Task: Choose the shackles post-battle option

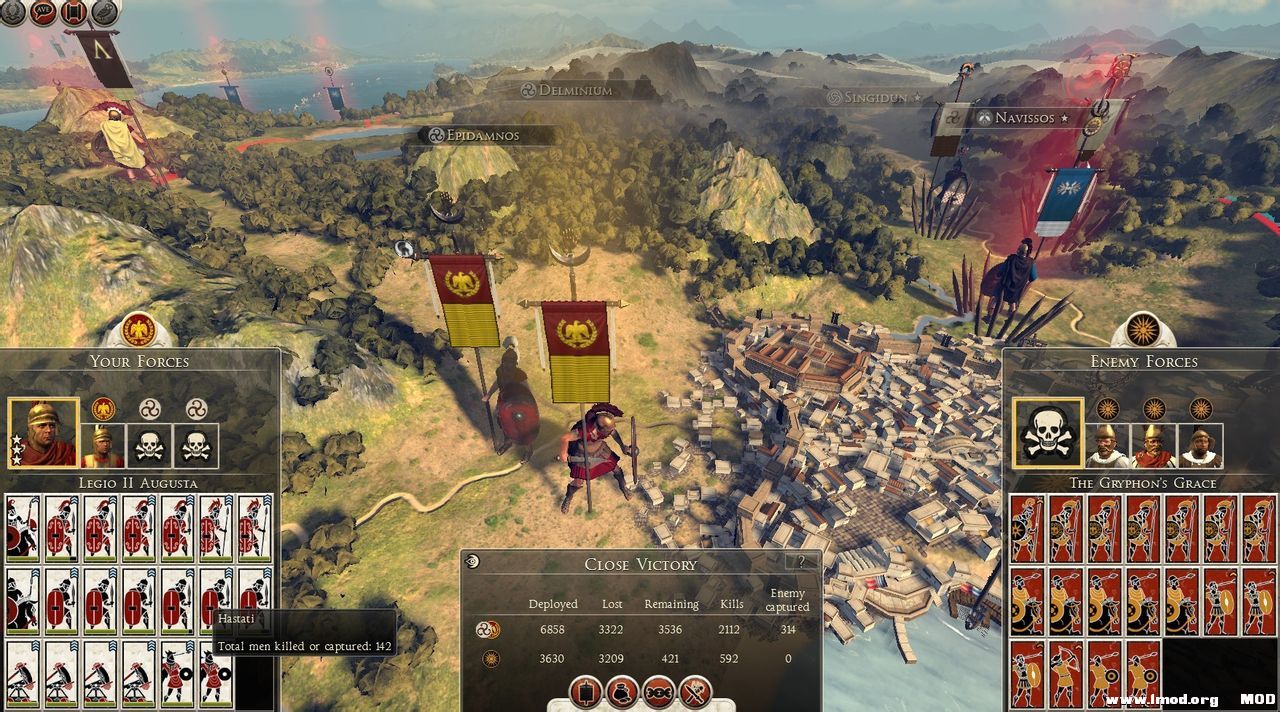Action: pyautogui.click(x=659, y=691)
